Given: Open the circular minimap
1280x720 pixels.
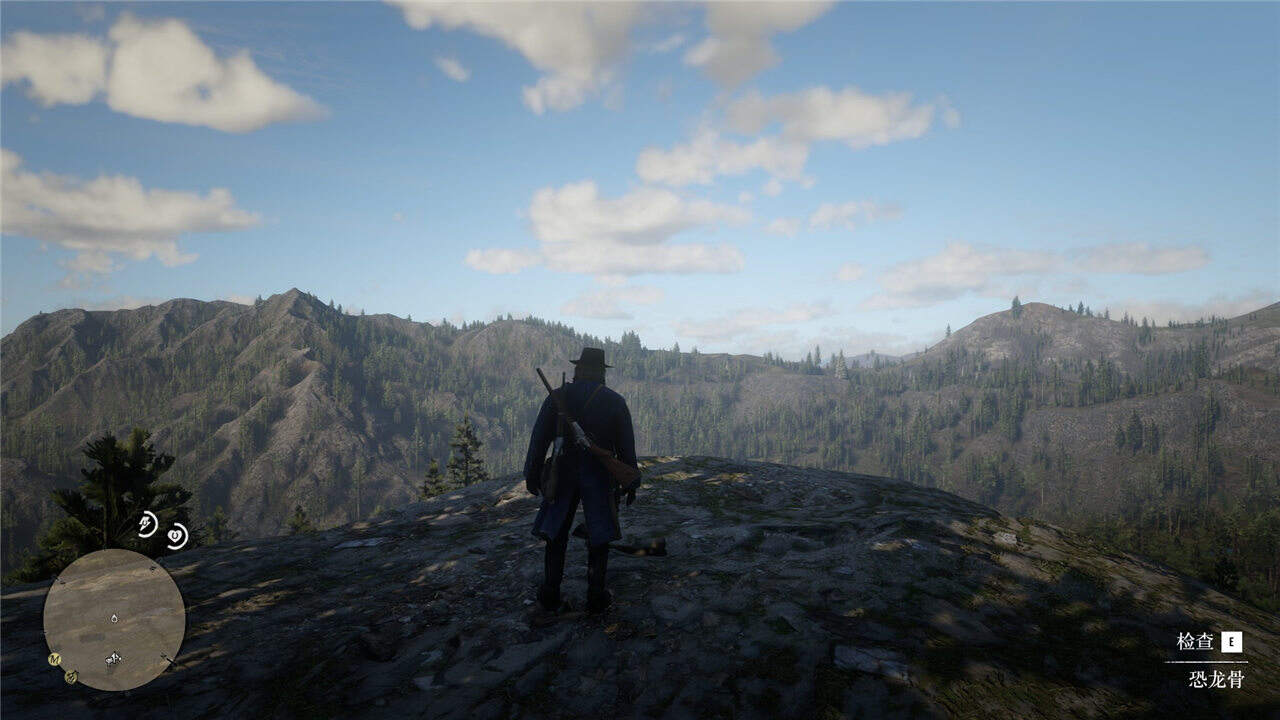Looking at the screenshot, I should 114,619.
